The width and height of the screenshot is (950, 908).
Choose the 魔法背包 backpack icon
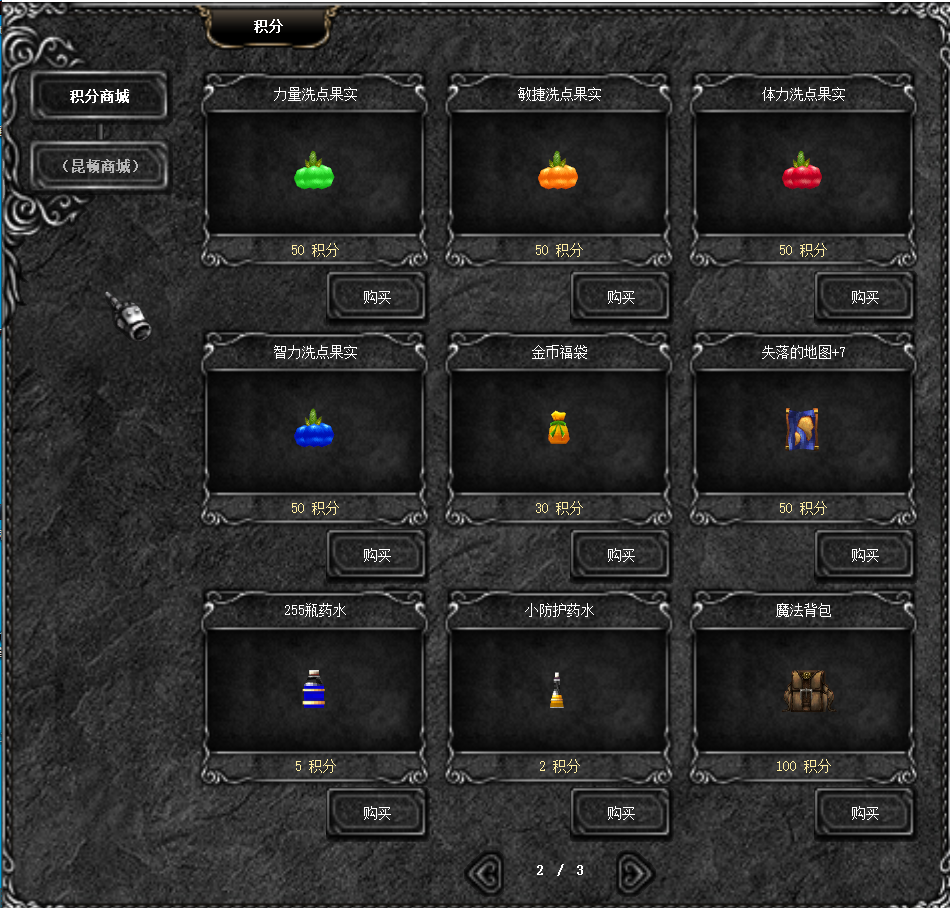808,690
